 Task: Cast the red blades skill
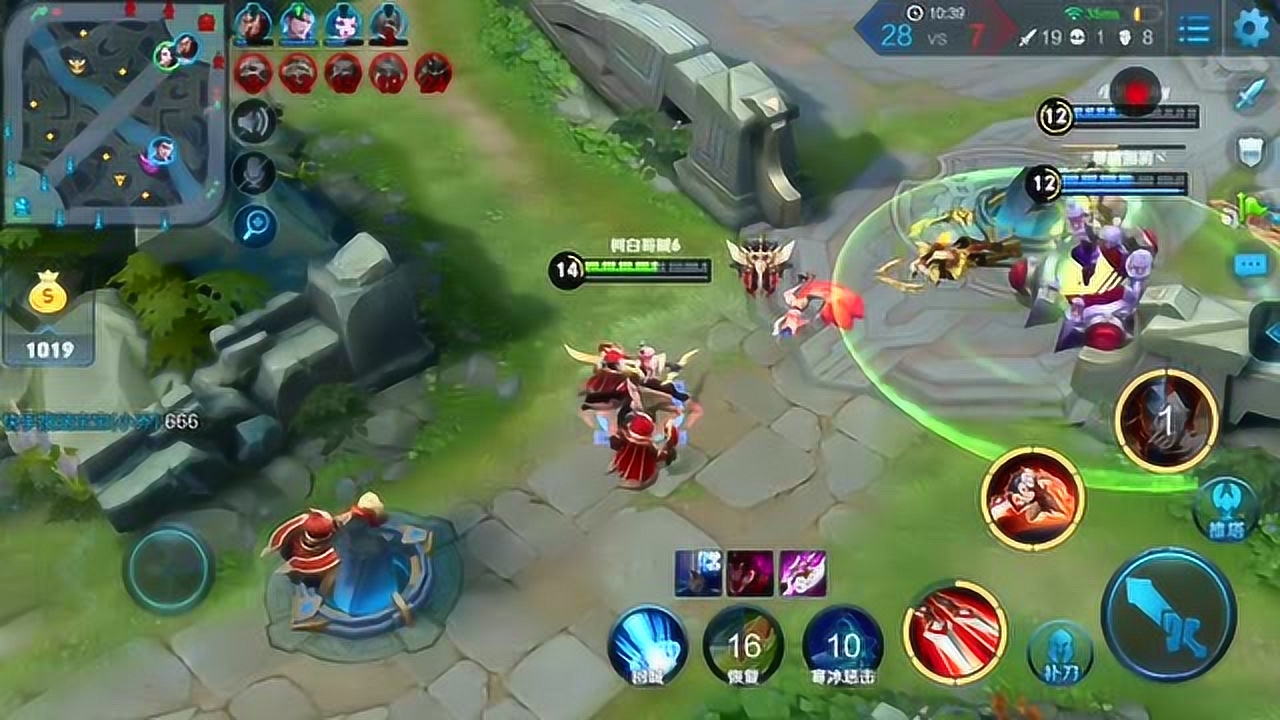click(954, 630)
